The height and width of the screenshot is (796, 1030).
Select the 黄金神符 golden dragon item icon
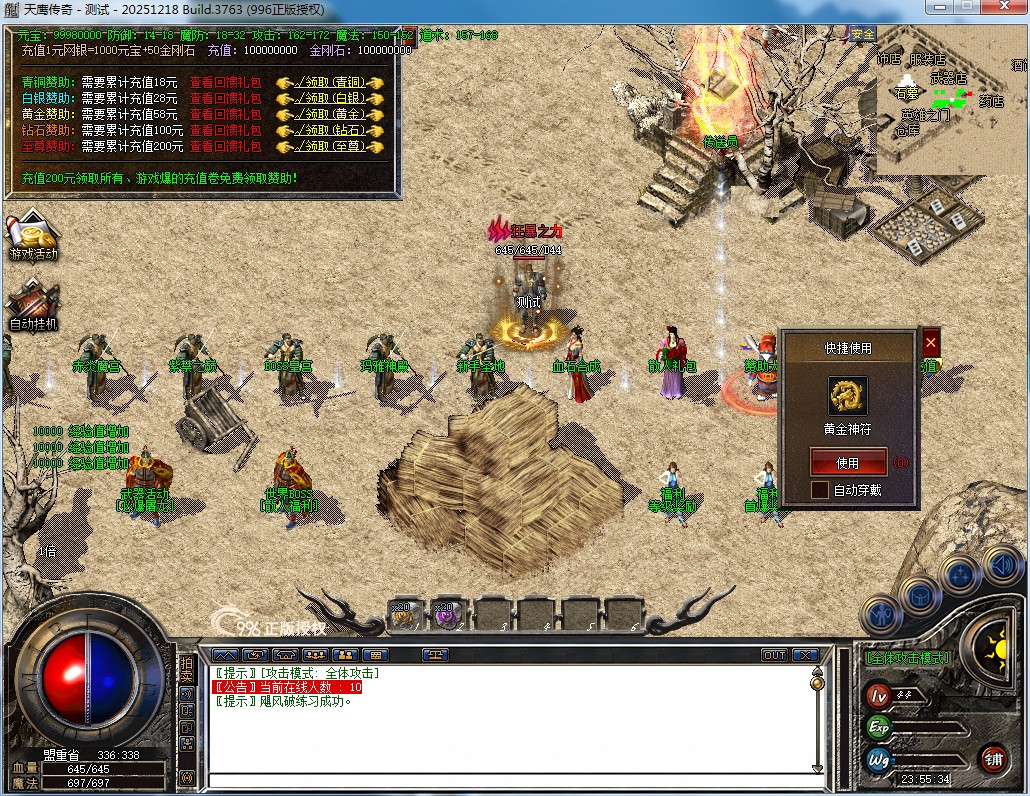[x=847, y=397]
